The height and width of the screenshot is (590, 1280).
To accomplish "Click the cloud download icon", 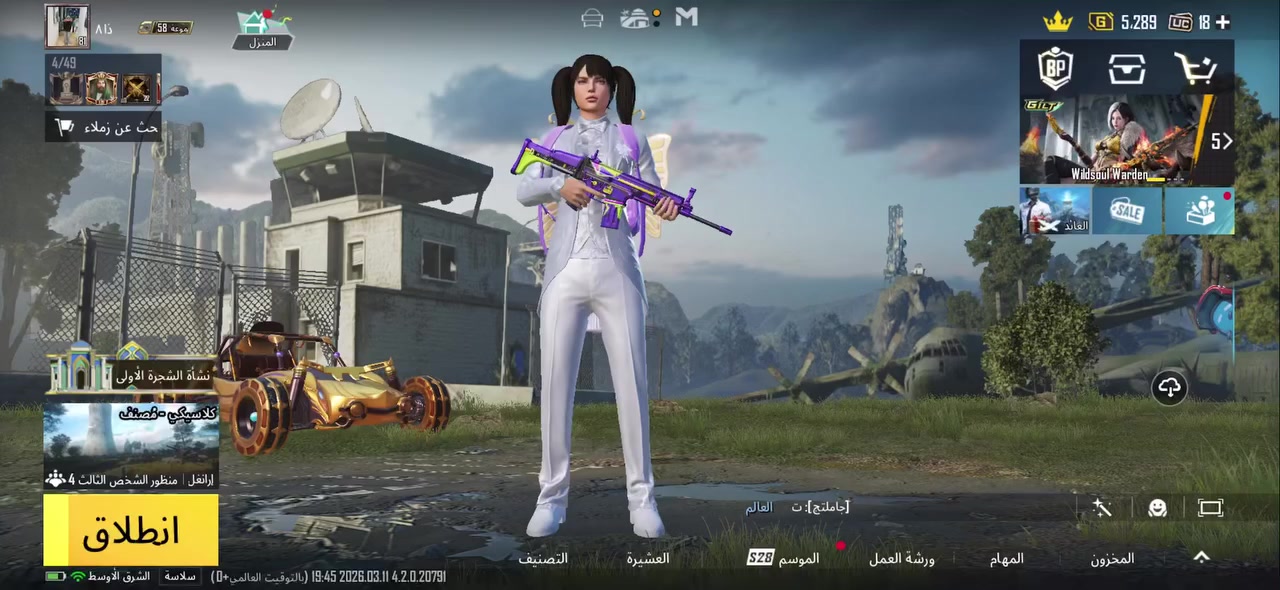I will (x=1169, y=387).
